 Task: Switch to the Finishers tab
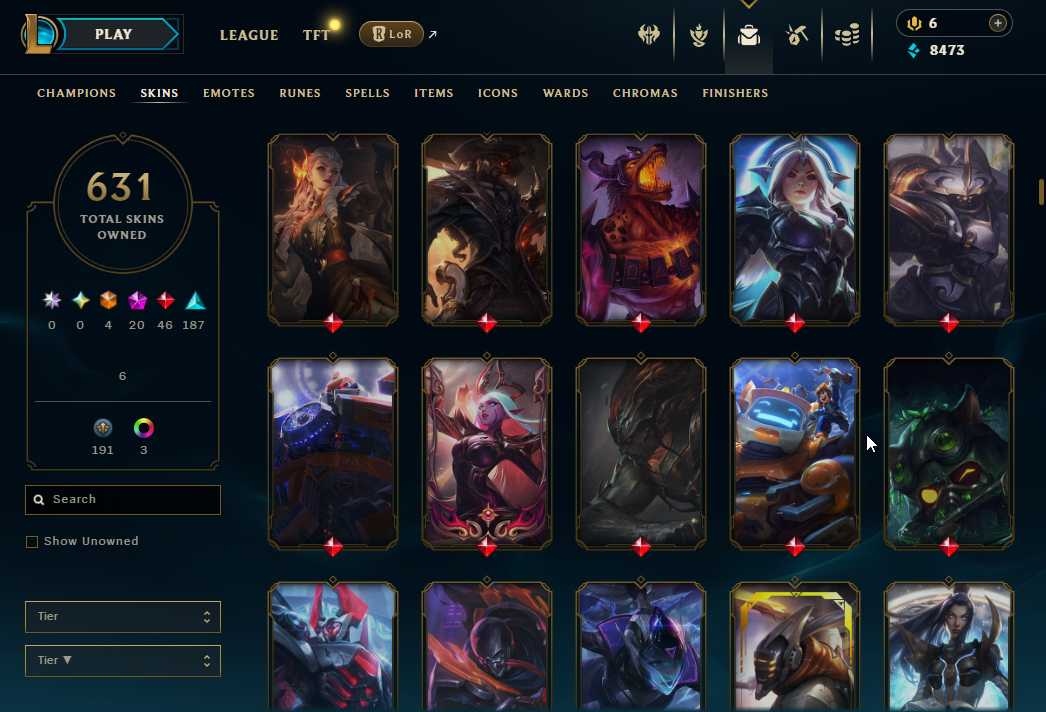[x=735, y=93]
